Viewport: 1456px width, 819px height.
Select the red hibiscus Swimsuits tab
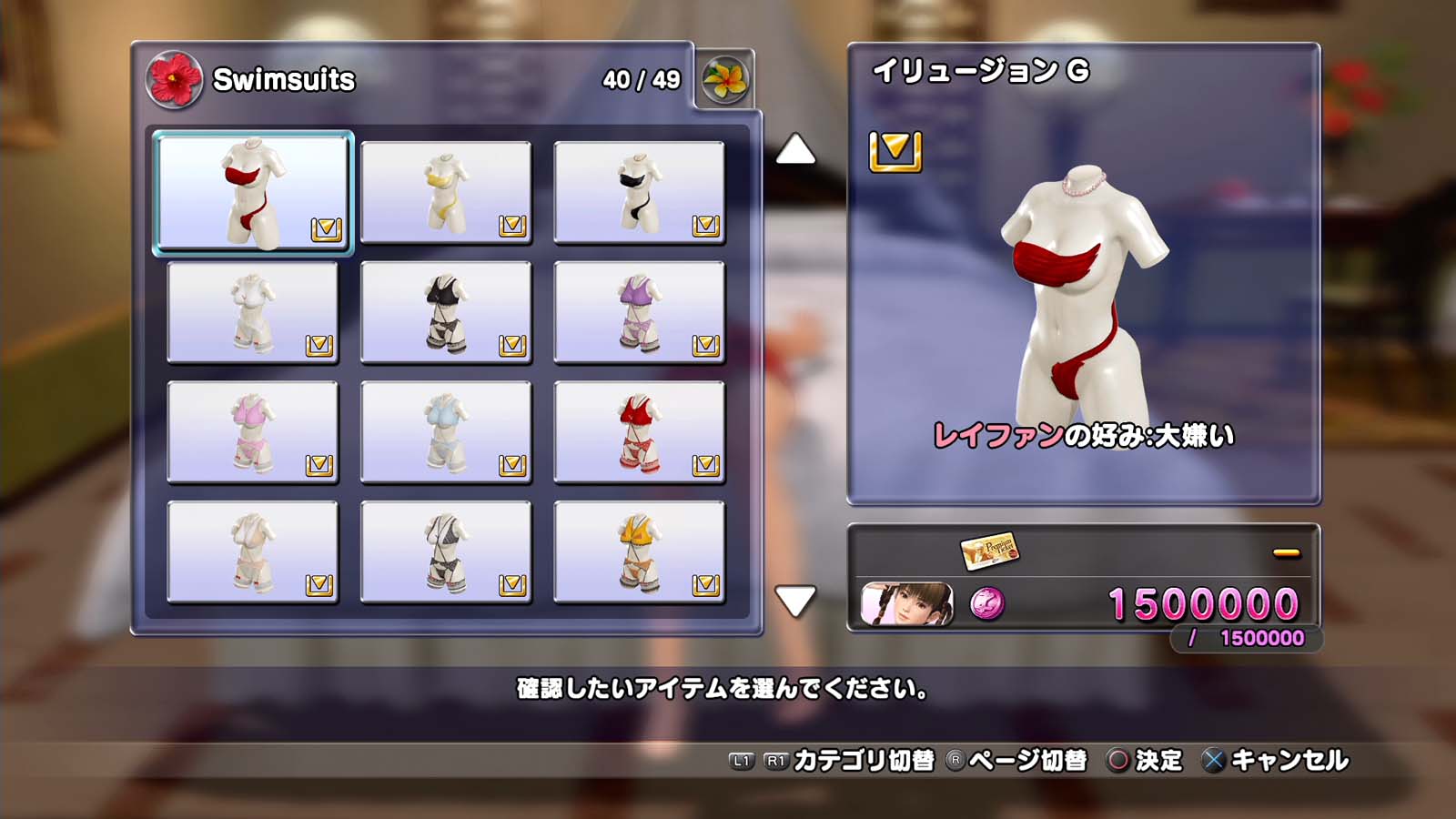click(x=174, y=80)
